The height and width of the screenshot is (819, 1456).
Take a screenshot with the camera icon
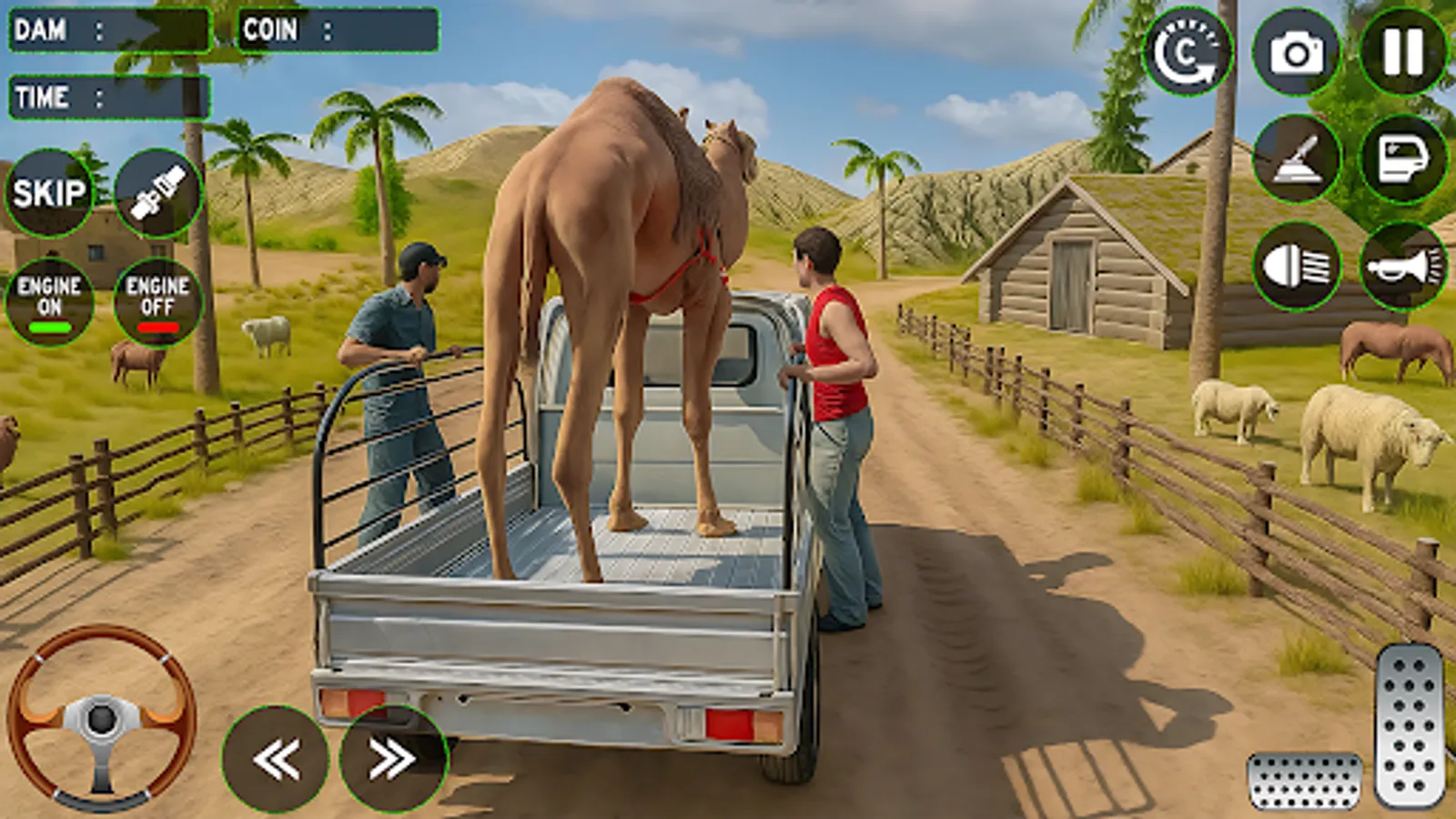point(1296,52)
